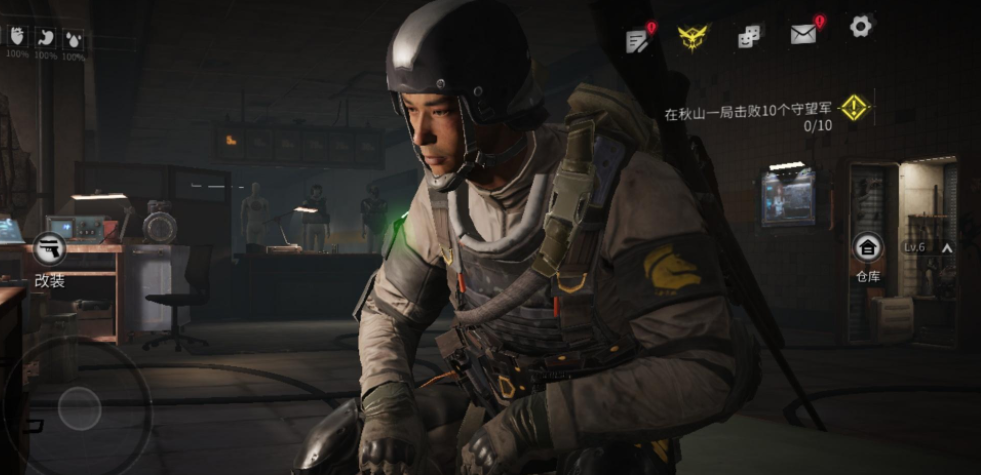
Task: Tap the yellow winged emblem icon
Action: coord(692,37)
